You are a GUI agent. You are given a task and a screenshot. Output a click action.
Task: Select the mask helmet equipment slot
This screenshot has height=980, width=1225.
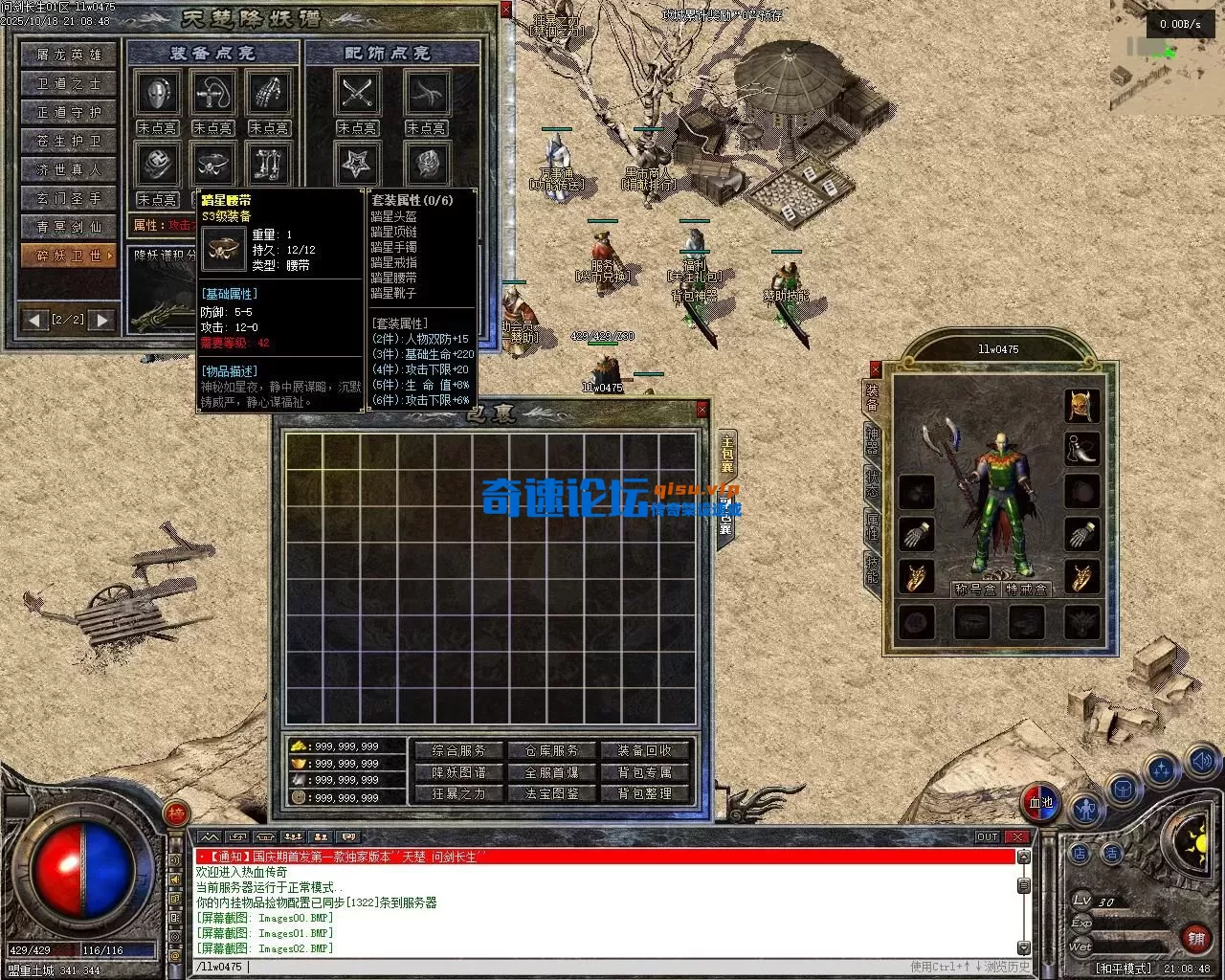(157, 94)
